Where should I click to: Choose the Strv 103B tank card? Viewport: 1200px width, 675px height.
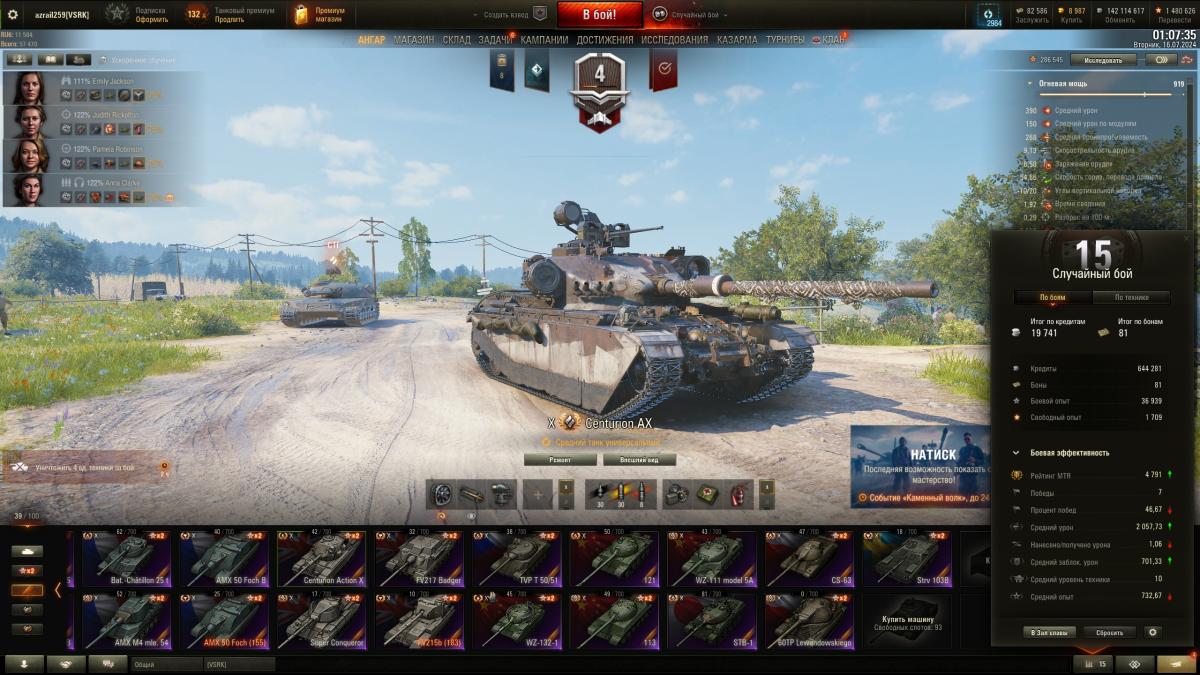coord(907,558)
